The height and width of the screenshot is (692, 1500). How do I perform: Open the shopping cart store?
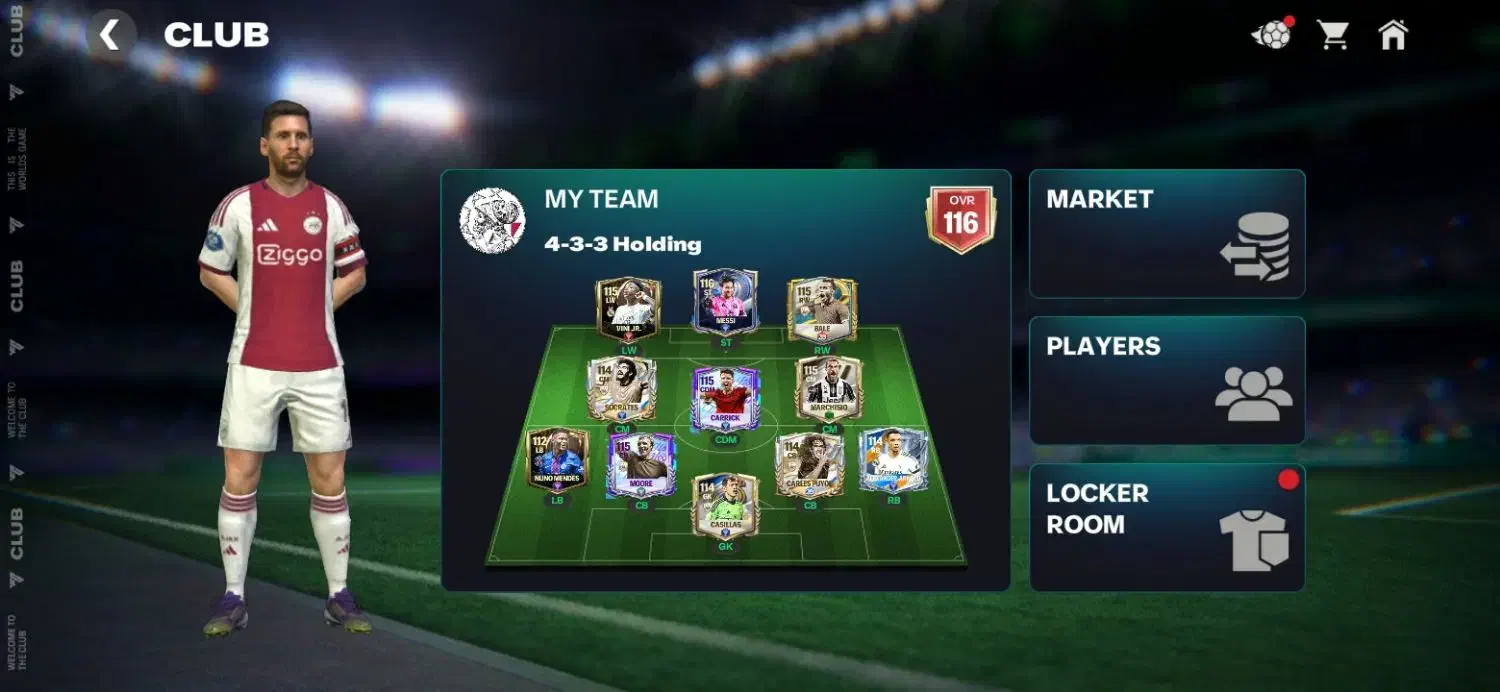click(x=1332, y=35)
